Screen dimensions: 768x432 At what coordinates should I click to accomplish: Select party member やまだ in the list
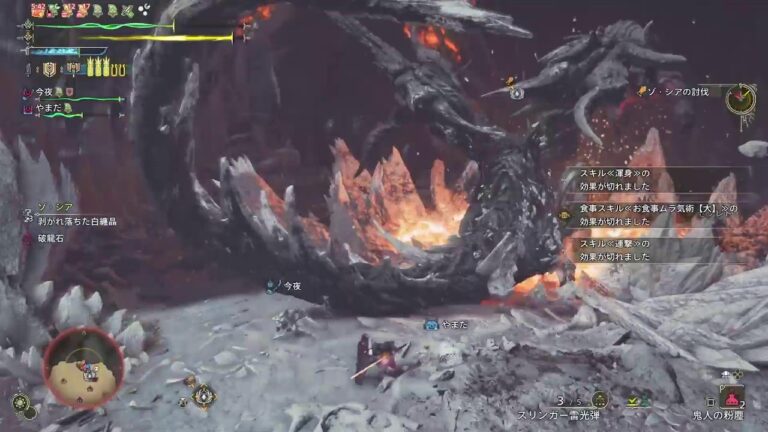(50, 107)
